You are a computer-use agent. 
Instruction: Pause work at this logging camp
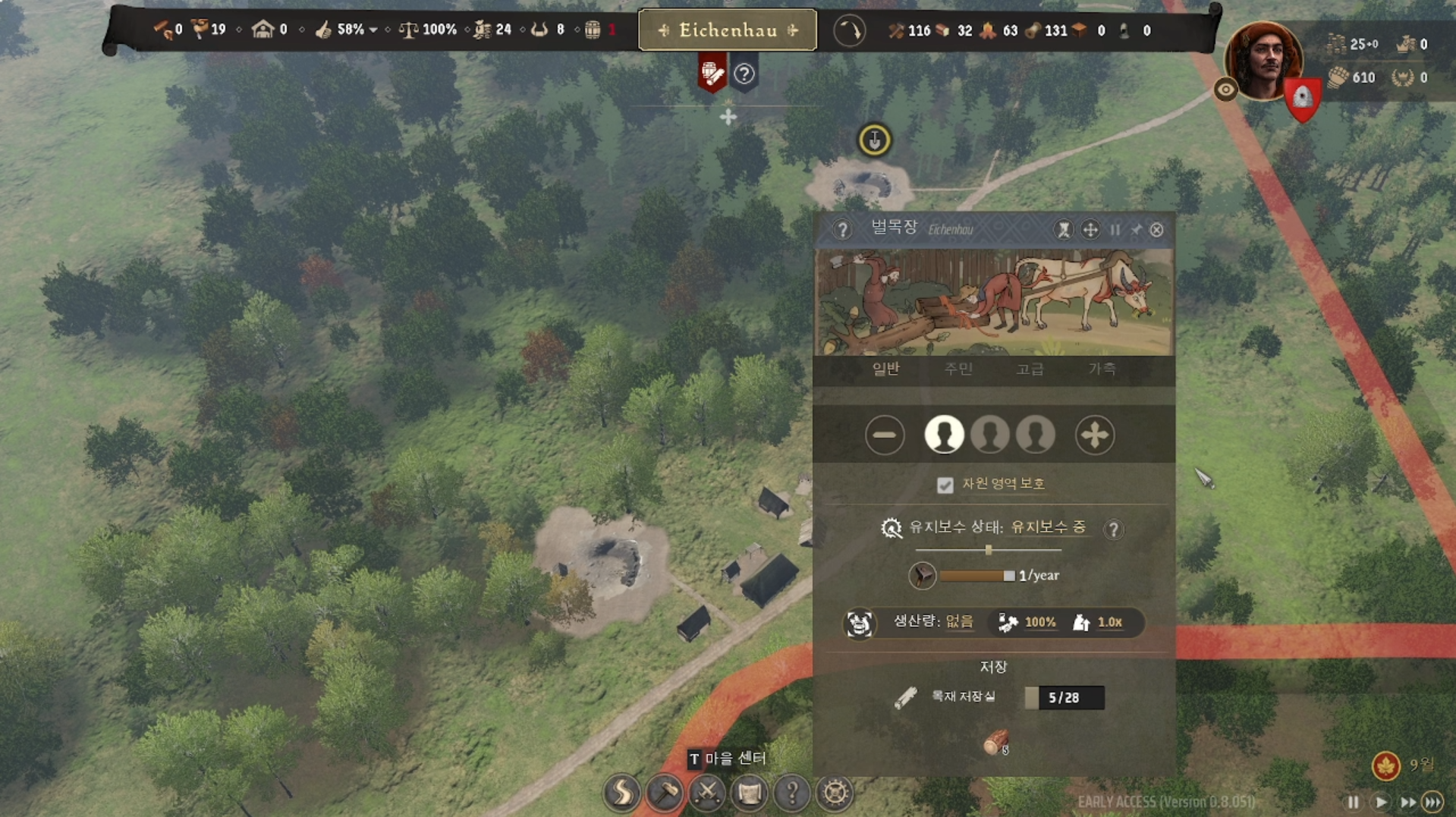pyautogui.click(x=1115, y=230)
